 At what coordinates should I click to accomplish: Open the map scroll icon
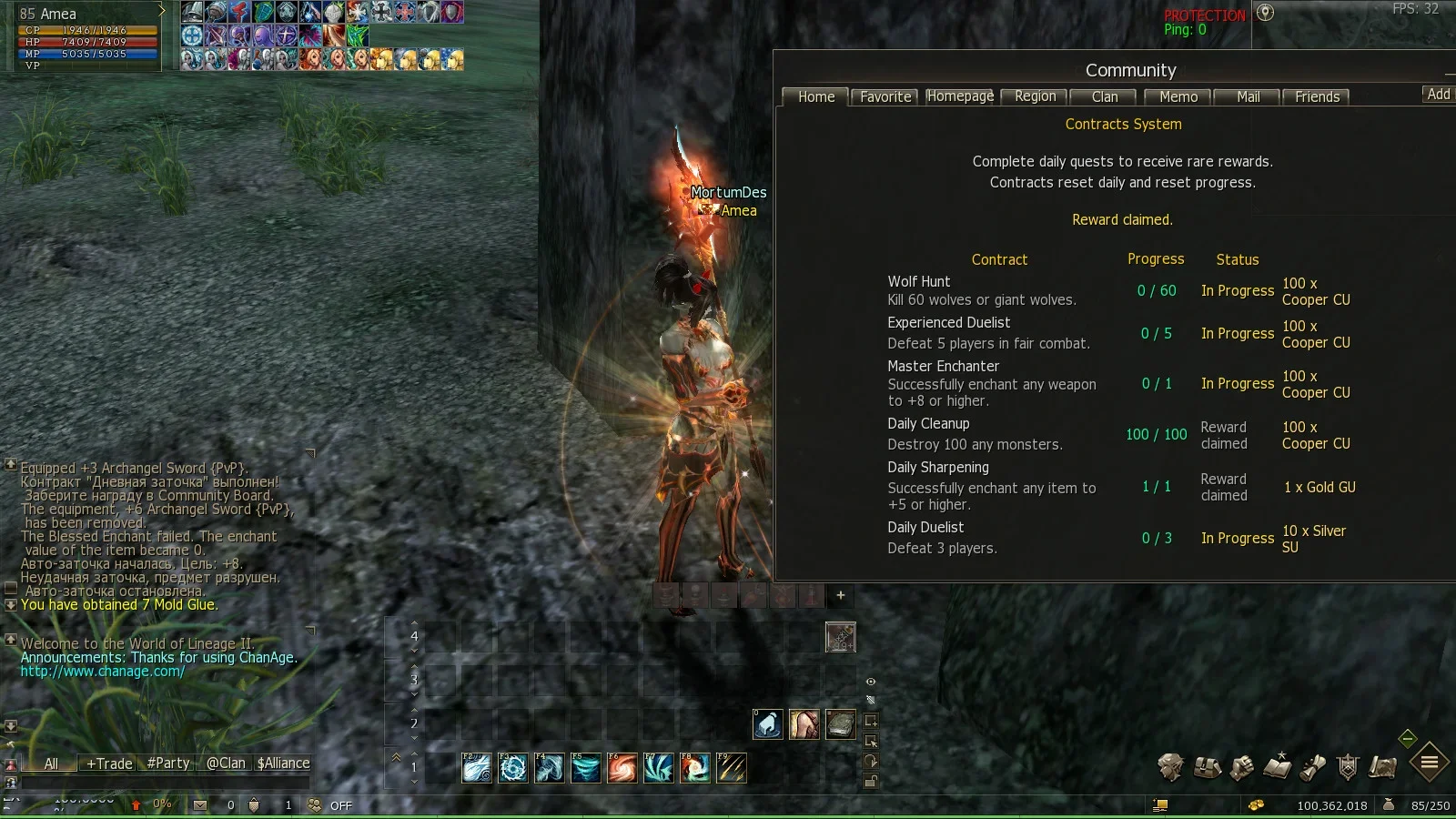[1382, 768]
